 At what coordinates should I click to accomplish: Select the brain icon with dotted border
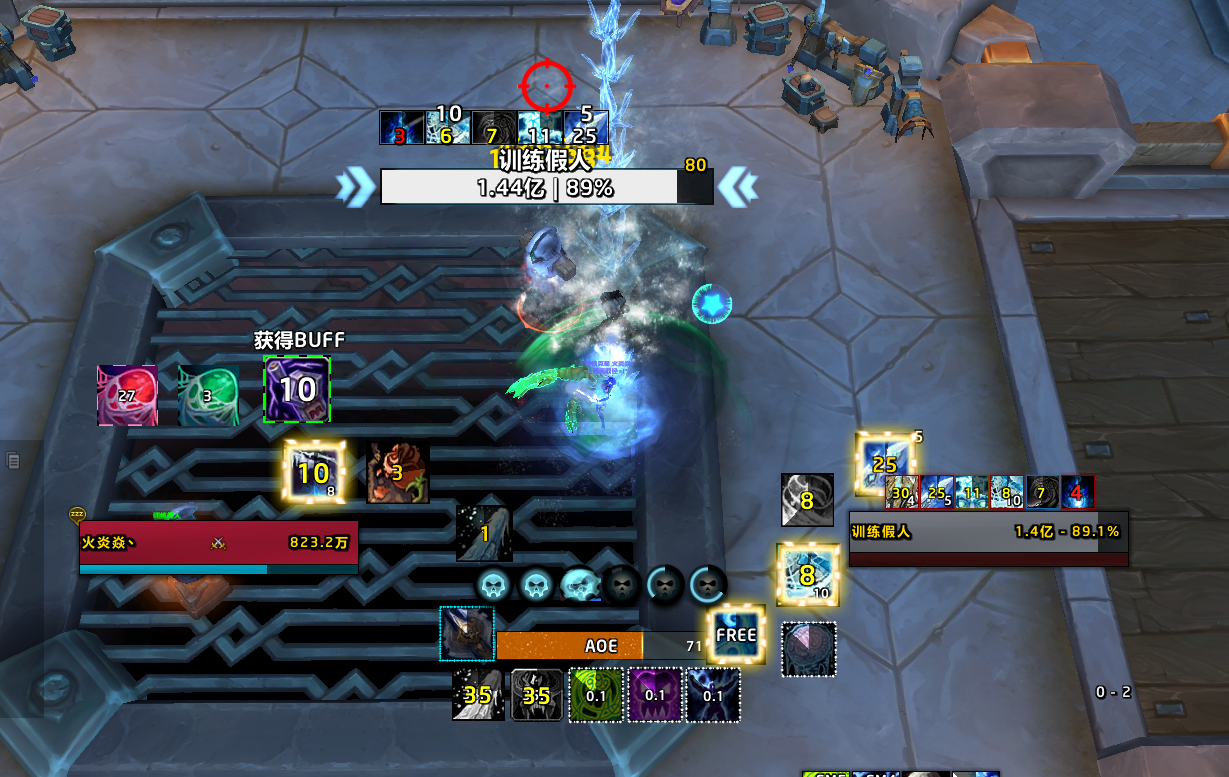tap(808, 649)
